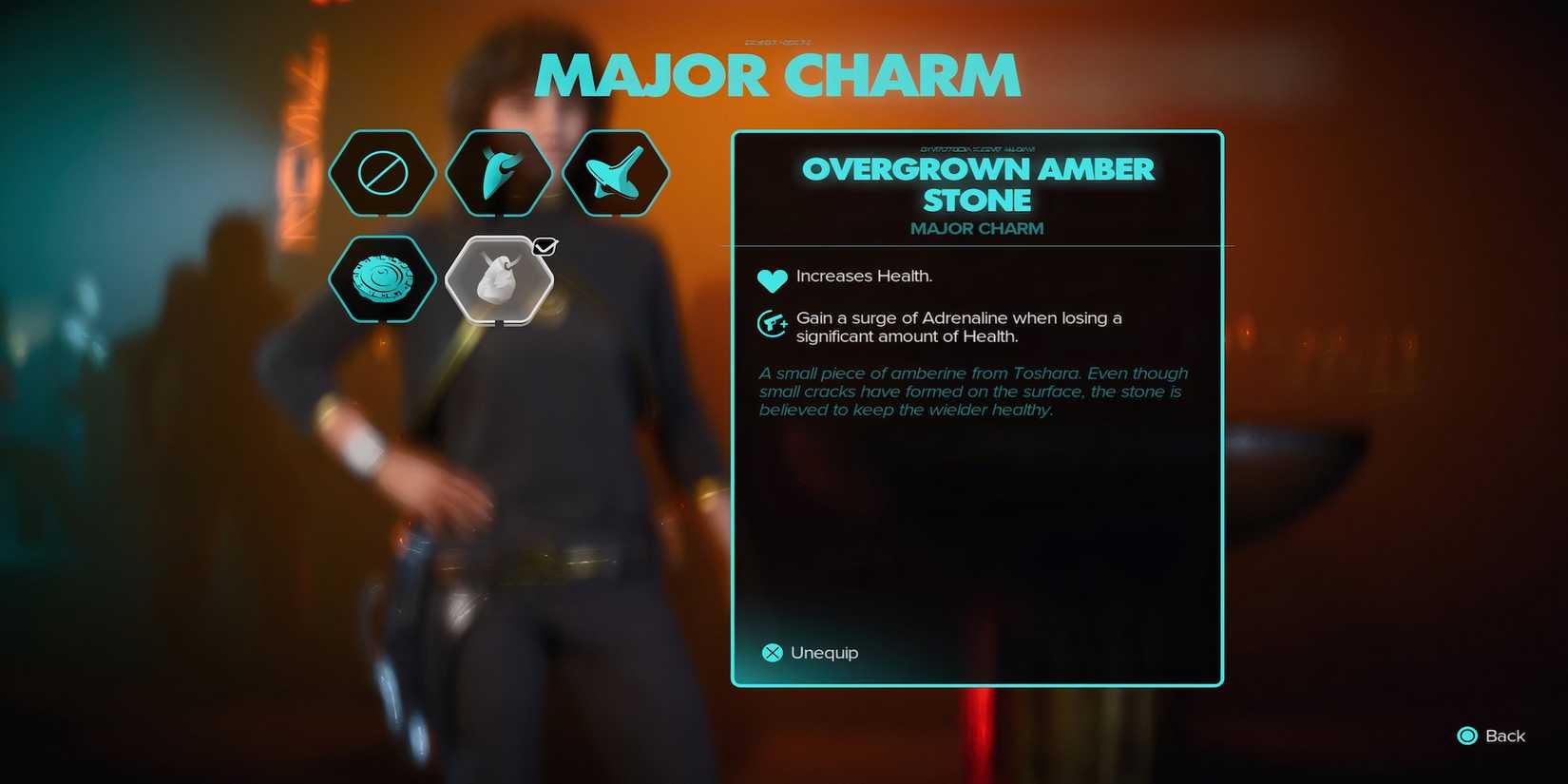Click the italic Toshara amberine description text

pyautogui.click(x=972, y=391)
